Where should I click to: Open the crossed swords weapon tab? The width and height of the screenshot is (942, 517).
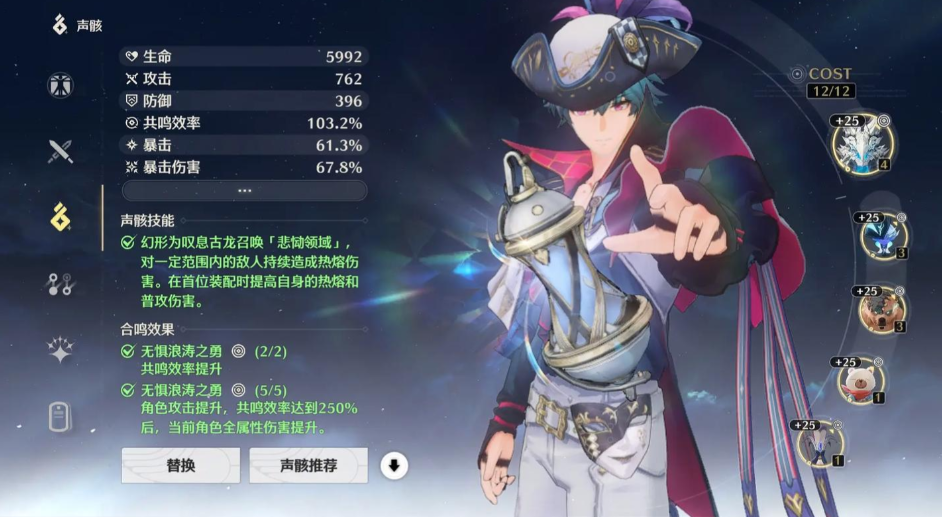[x=61, y=151]
